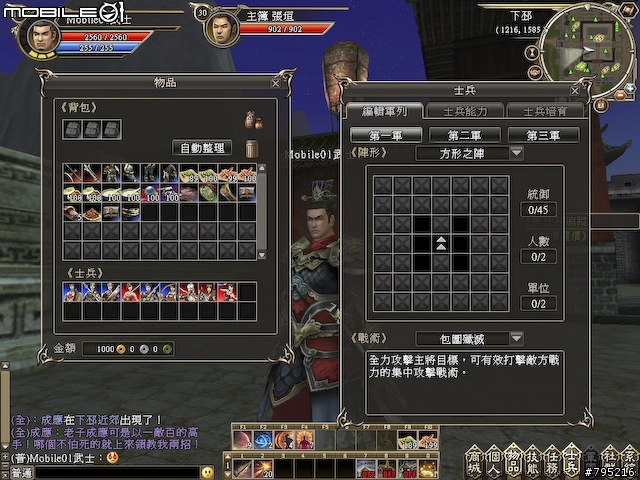
Task: Open the emoticon smiley button in chat
Action: (207, 472)
